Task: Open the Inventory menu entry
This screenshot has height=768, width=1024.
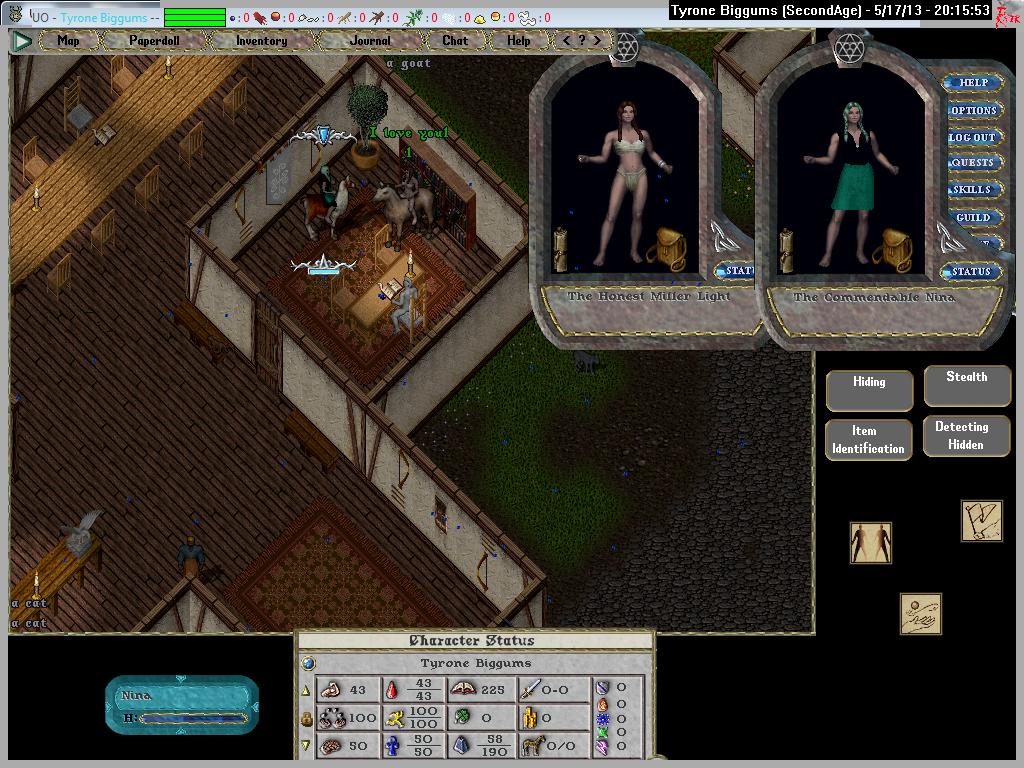Action: [x=261, y=41]
